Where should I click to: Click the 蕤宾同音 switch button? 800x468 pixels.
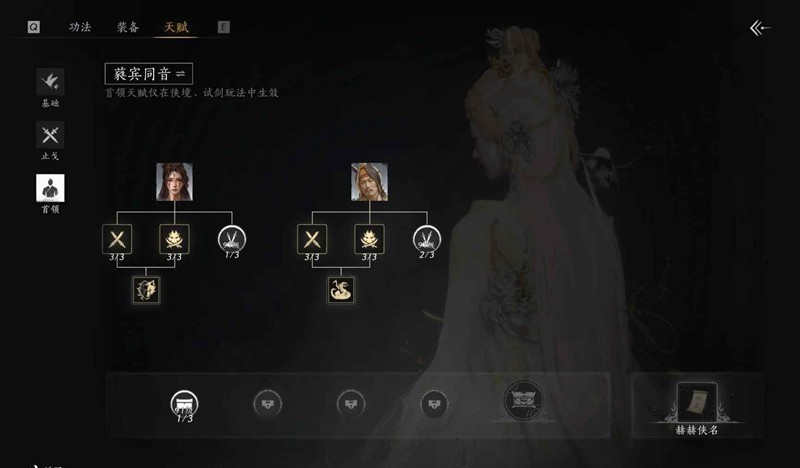pos(149,73)
